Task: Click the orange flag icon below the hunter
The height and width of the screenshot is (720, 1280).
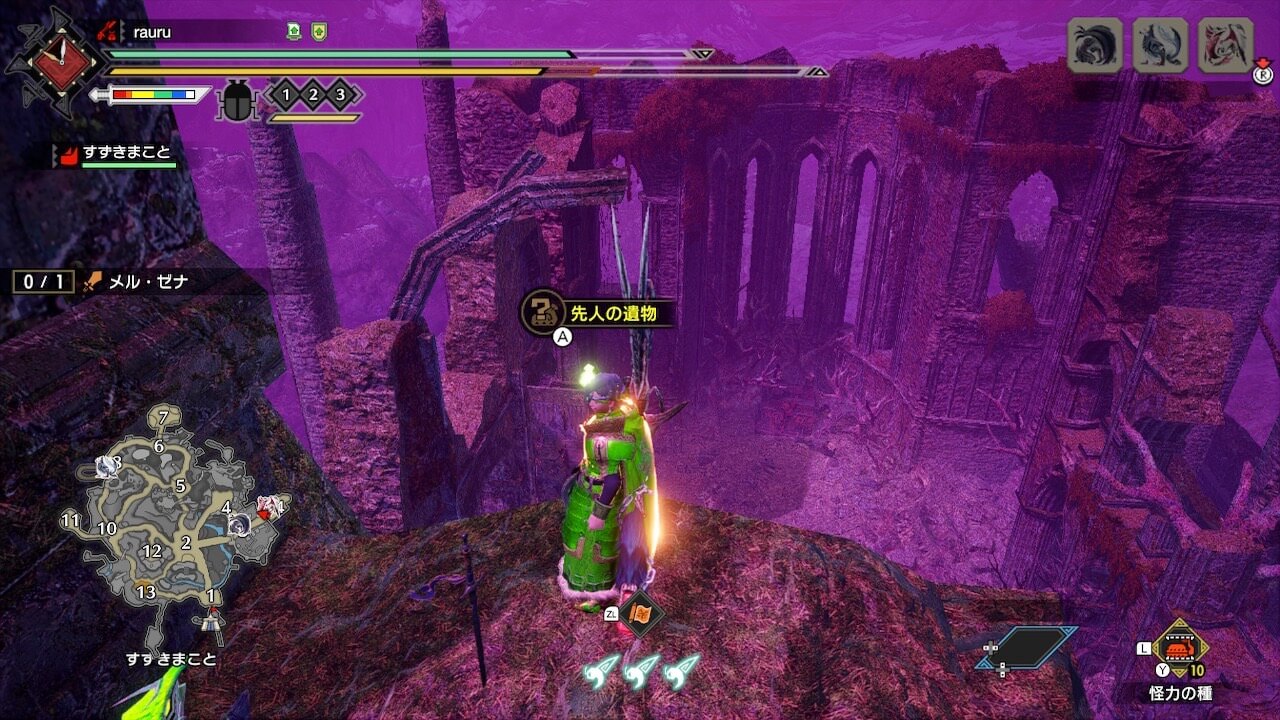Action: pos(640,611)
